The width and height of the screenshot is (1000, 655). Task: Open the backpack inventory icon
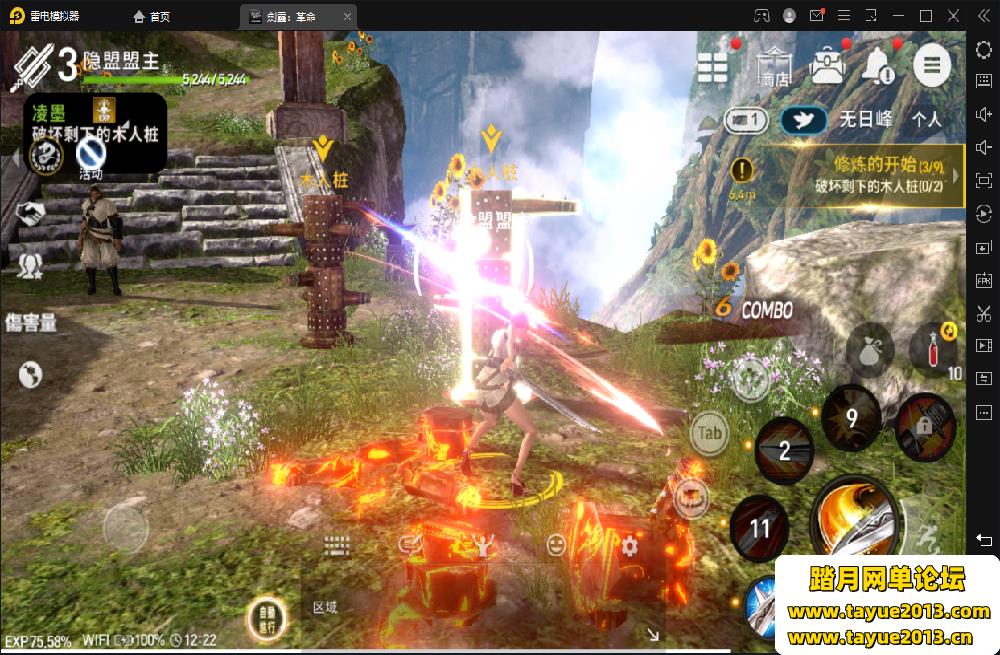click(x=827, y=65)
